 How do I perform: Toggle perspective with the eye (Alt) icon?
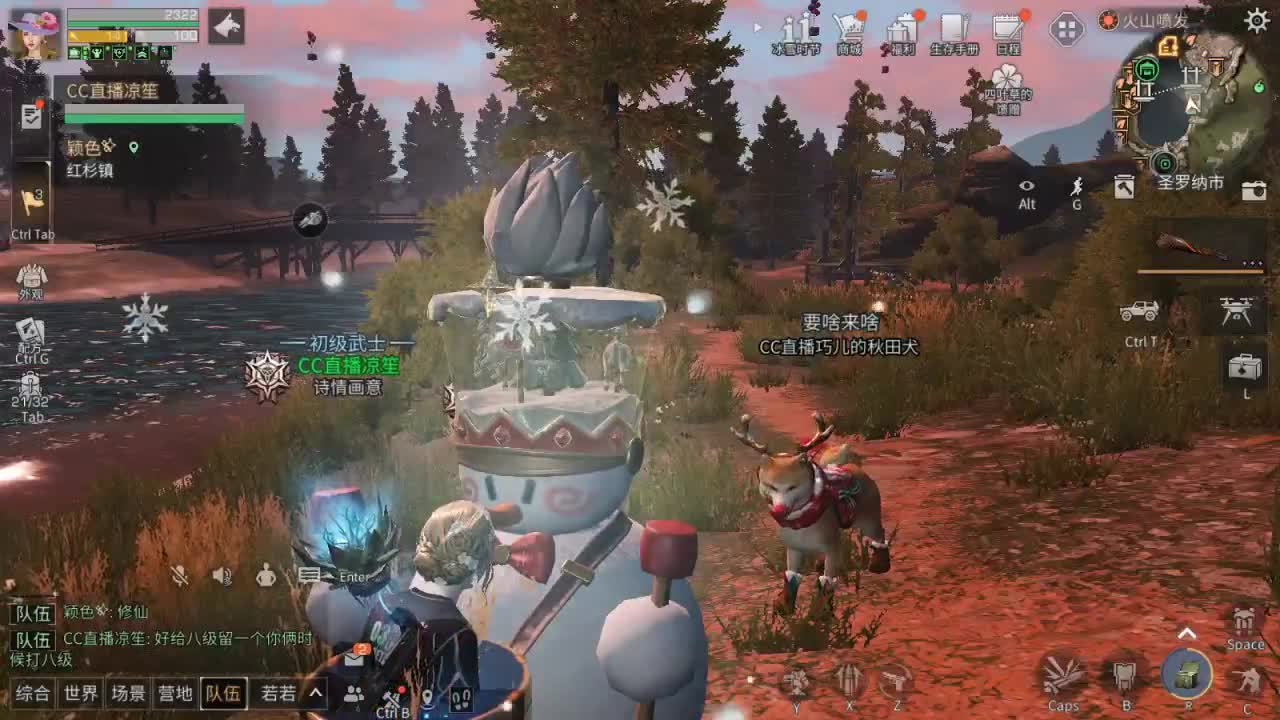point(1026,188)
